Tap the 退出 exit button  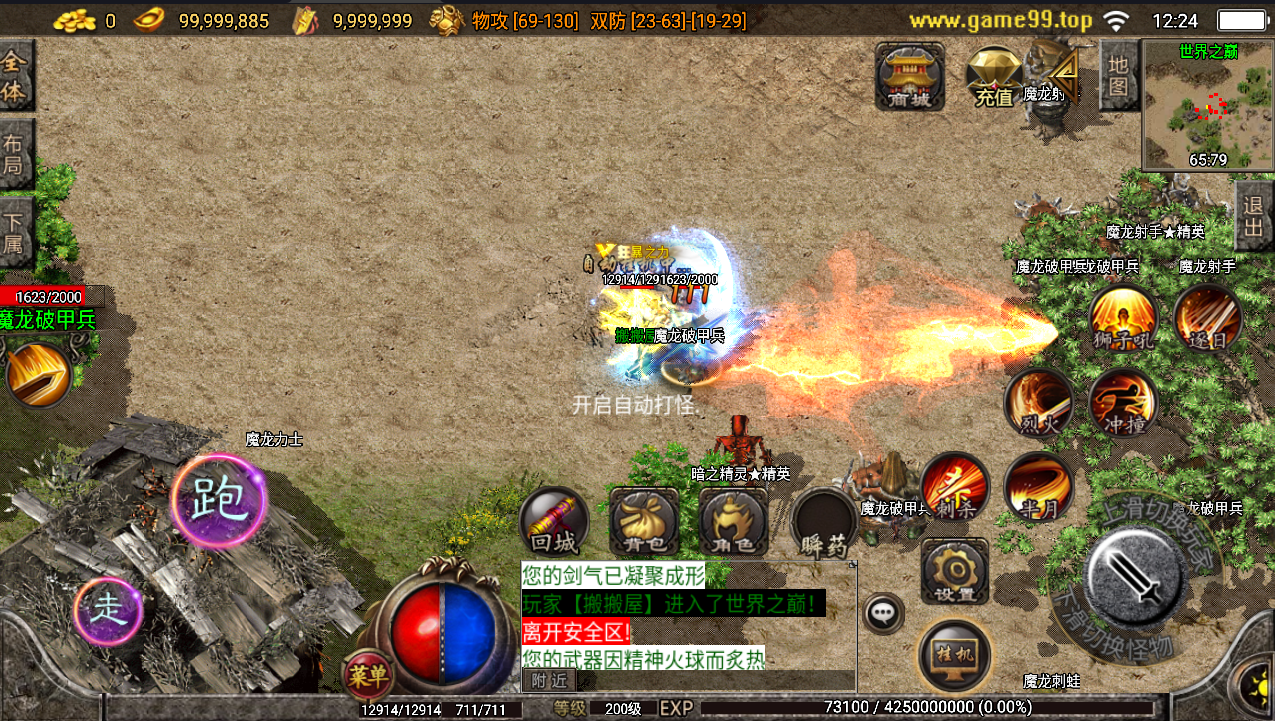tap(1254, 216)
